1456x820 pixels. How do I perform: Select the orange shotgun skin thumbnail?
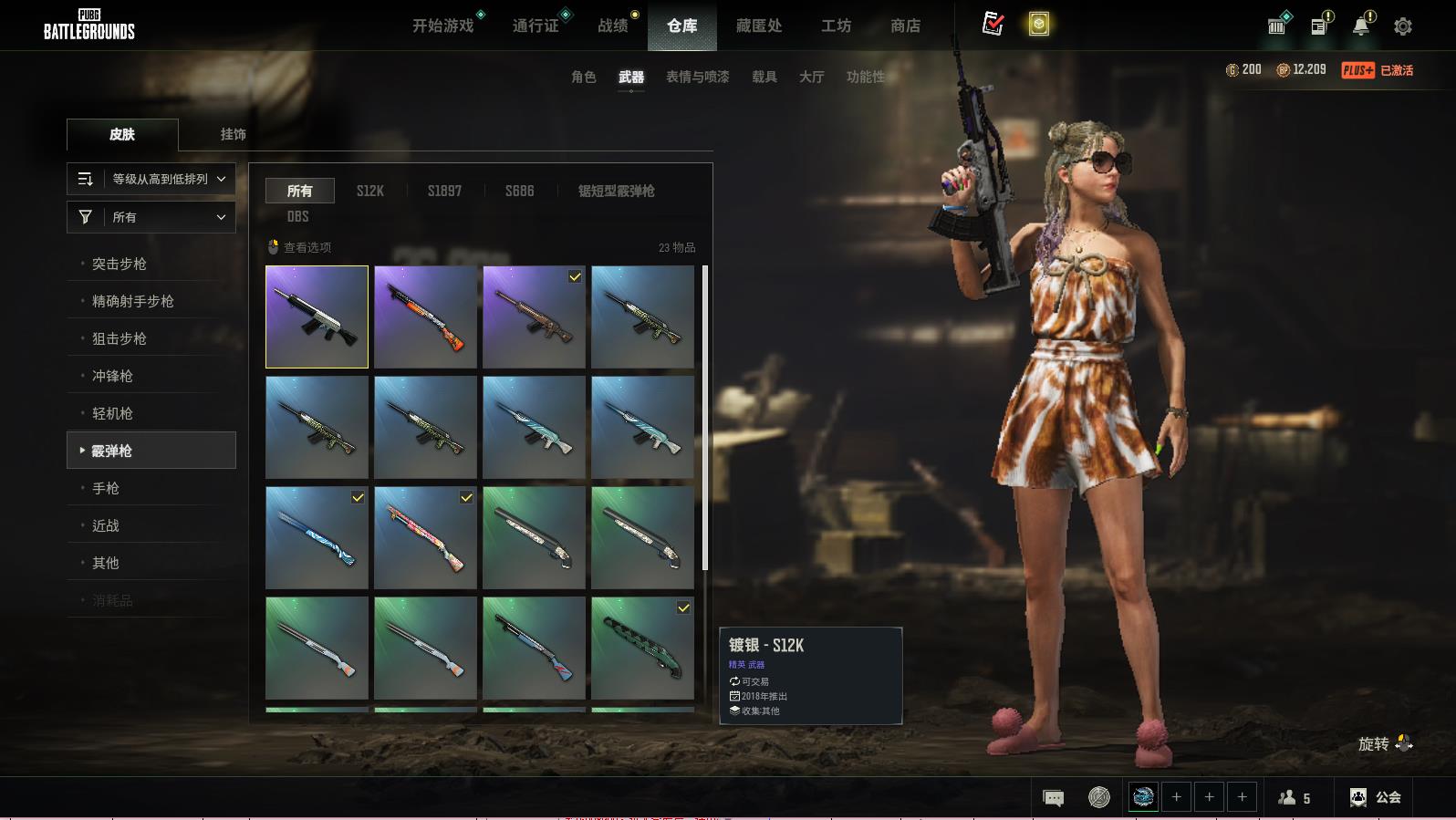click(425, 317)
